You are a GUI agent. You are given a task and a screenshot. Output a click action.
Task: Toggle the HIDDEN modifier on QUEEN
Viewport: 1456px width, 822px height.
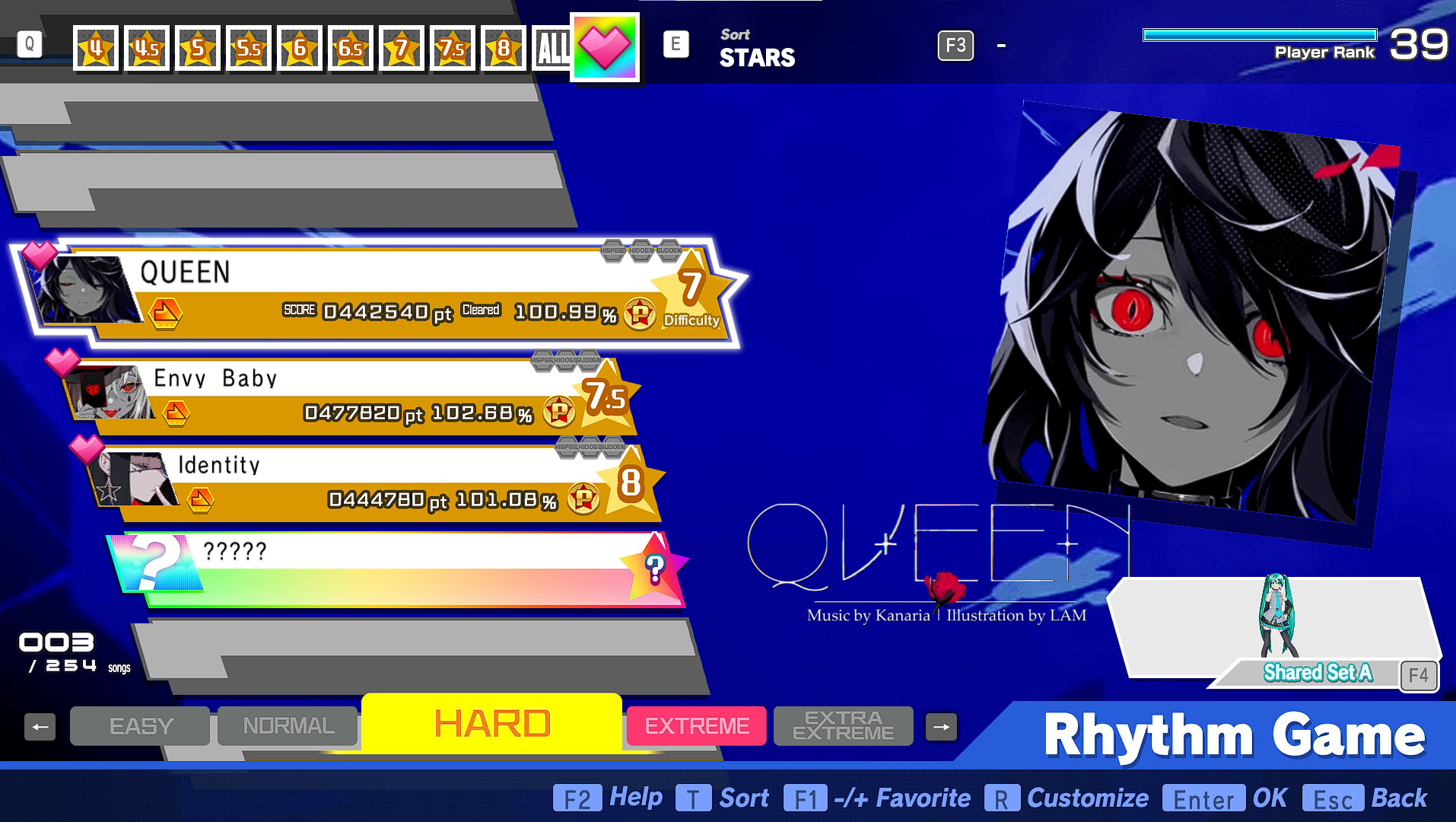[641, 250]
